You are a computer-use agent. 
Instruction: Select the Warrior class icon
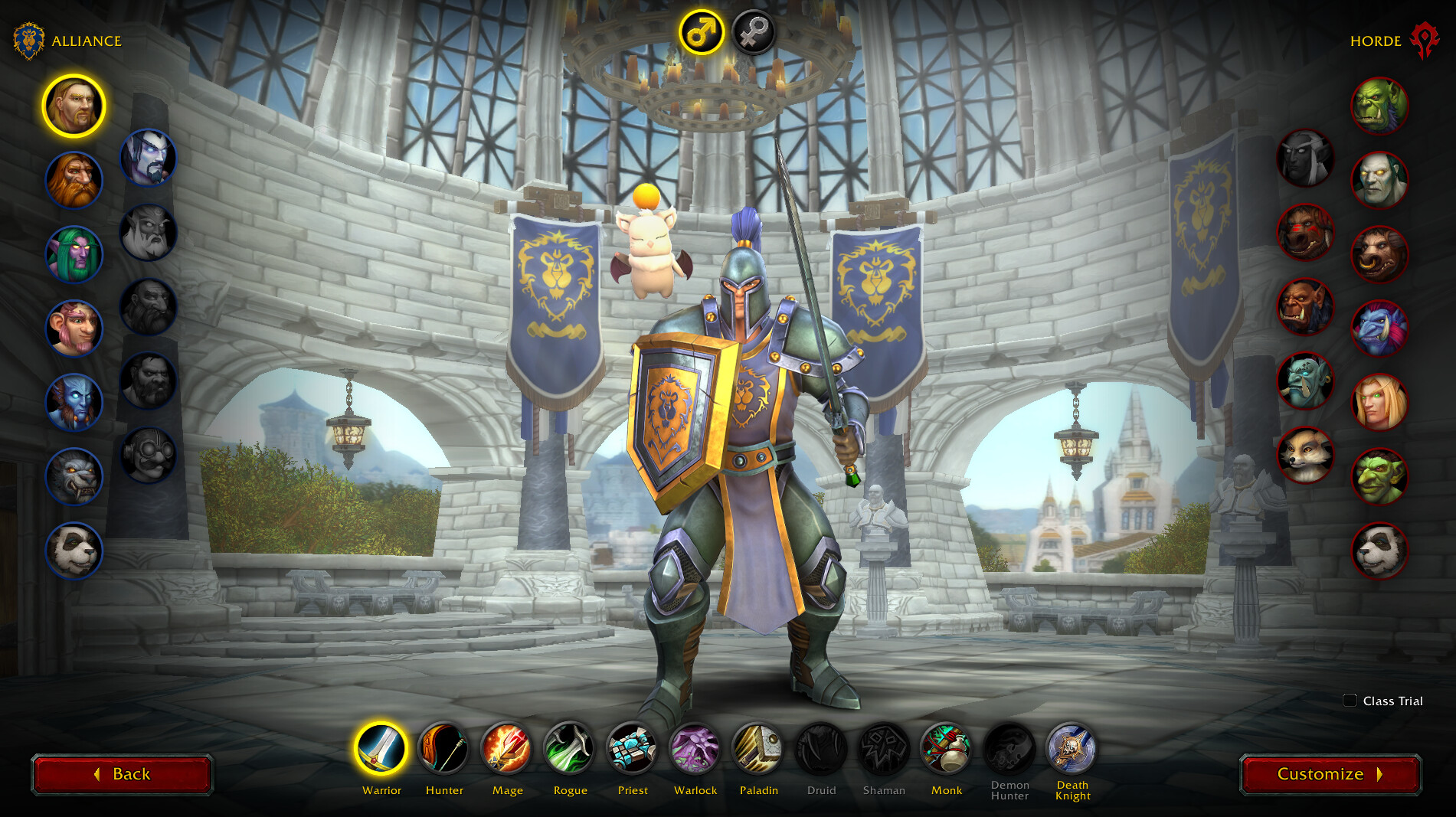click(x=381, y=748)
